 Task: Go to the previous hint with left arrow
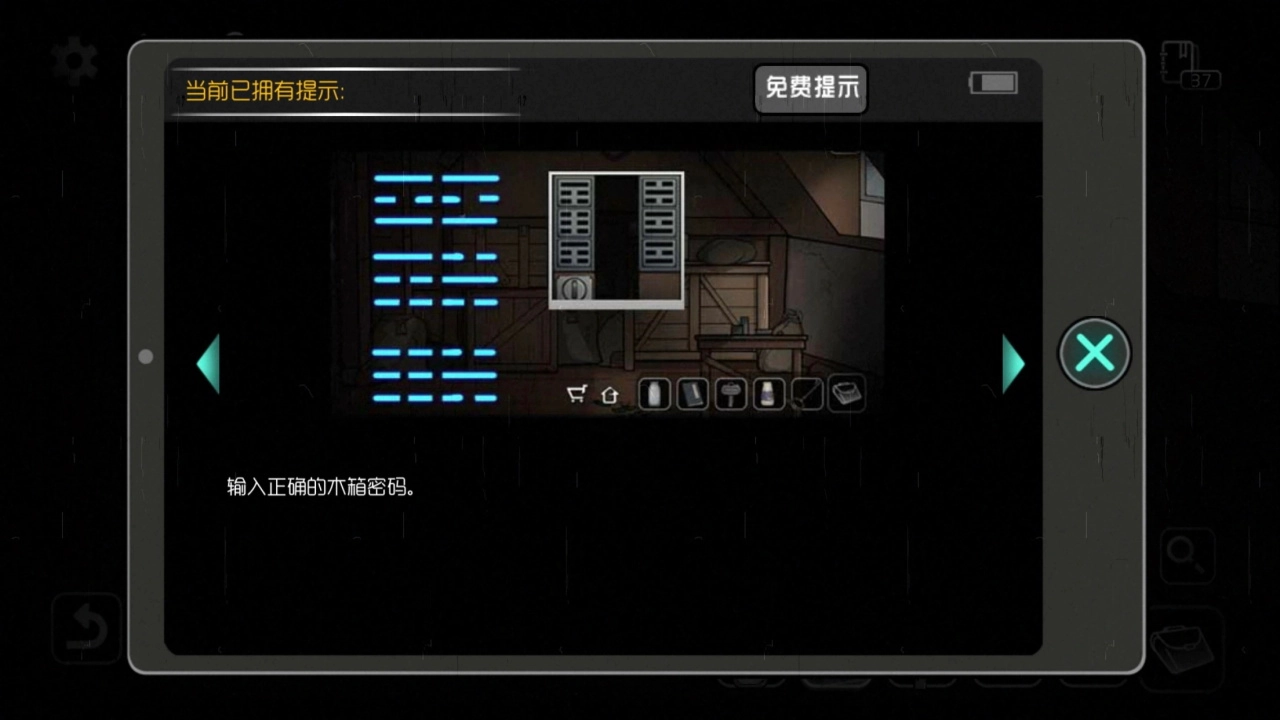(x=208, y=363)
